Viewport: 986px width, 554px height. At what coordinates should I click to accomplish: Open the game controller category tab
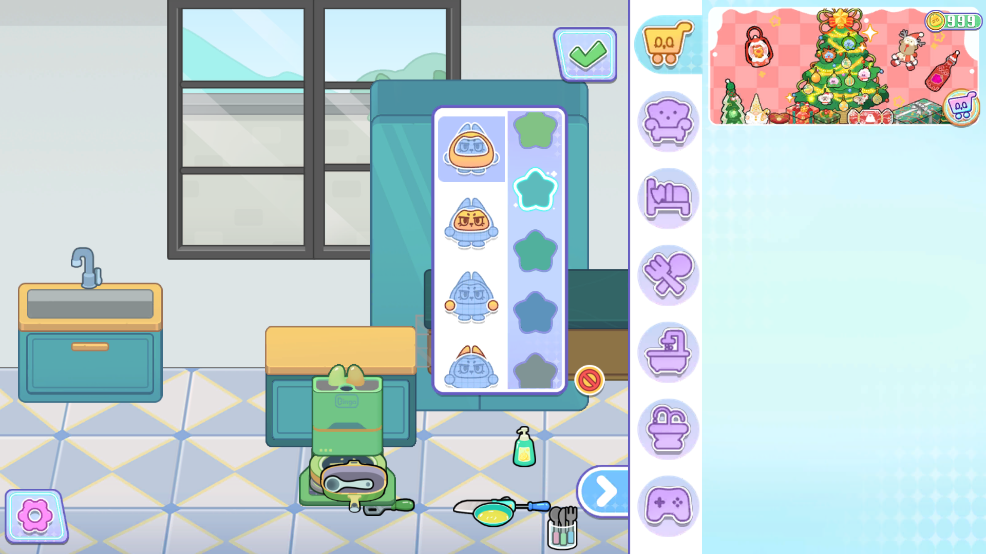667,505
